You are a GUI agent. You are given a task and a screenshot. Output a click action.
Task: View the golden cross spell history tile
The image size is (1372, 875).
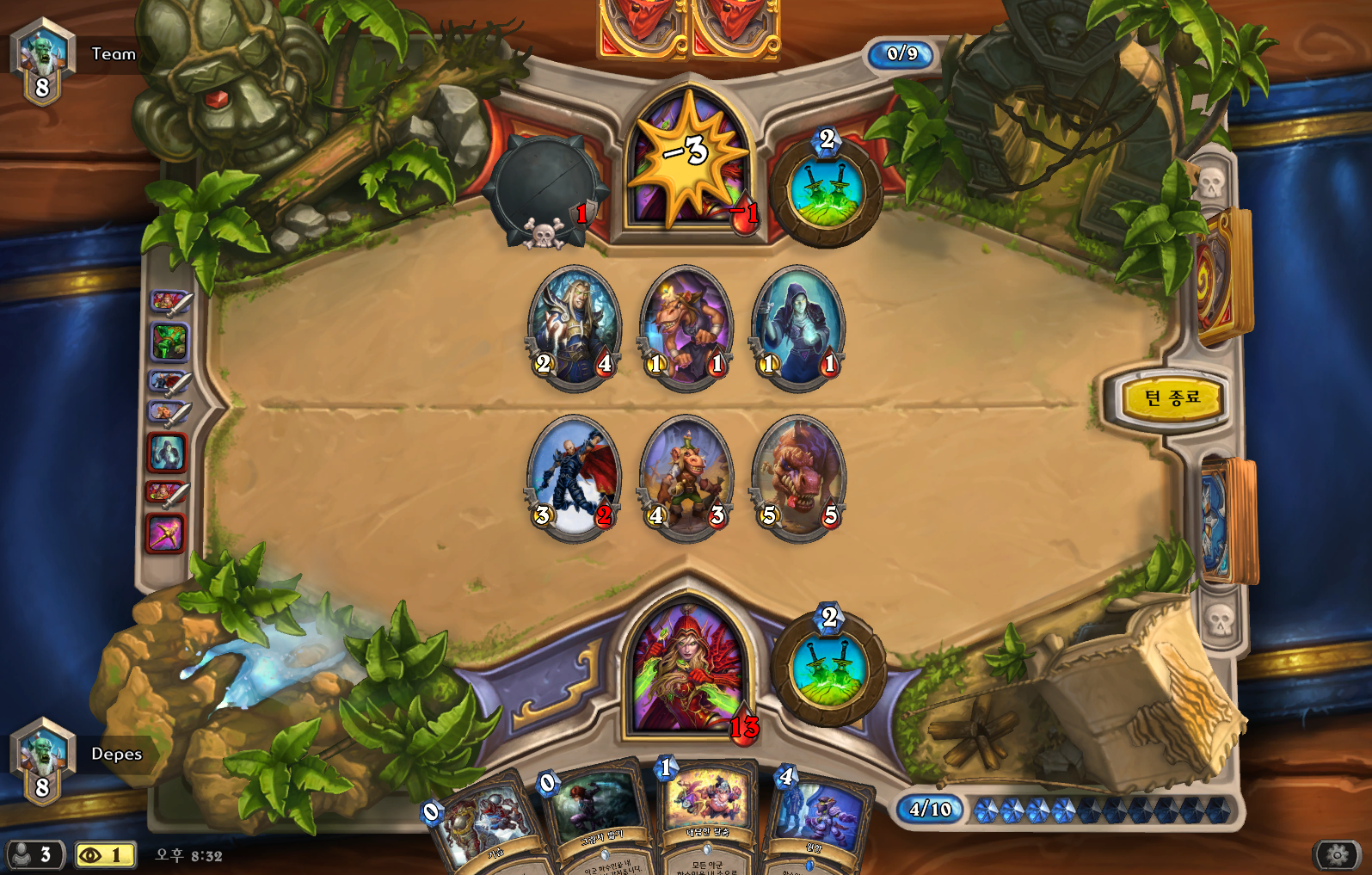click(167, 533)
